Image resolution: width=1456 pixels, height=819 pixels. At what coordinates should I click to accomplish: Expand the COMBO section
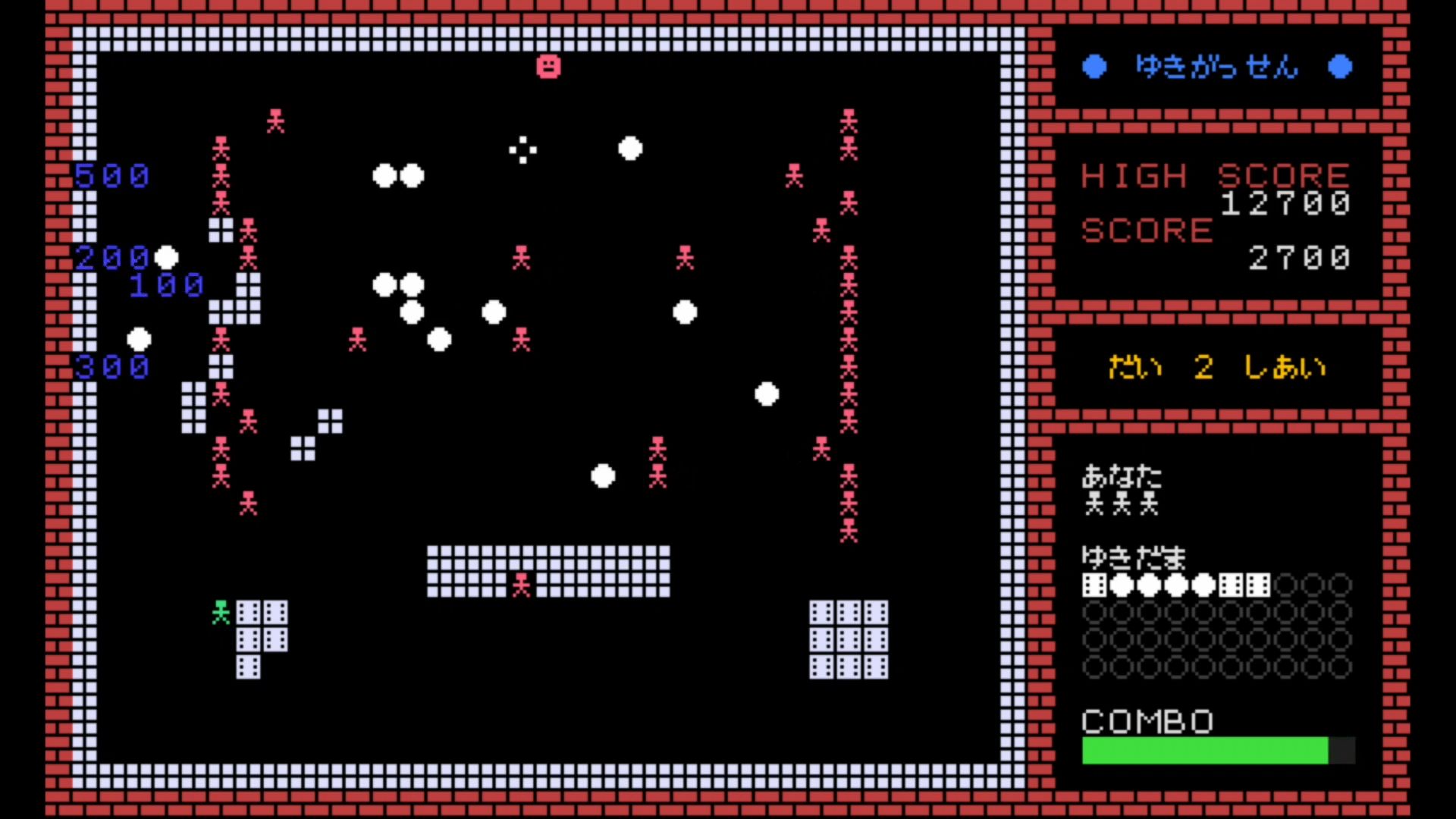tap(1147, 721)
